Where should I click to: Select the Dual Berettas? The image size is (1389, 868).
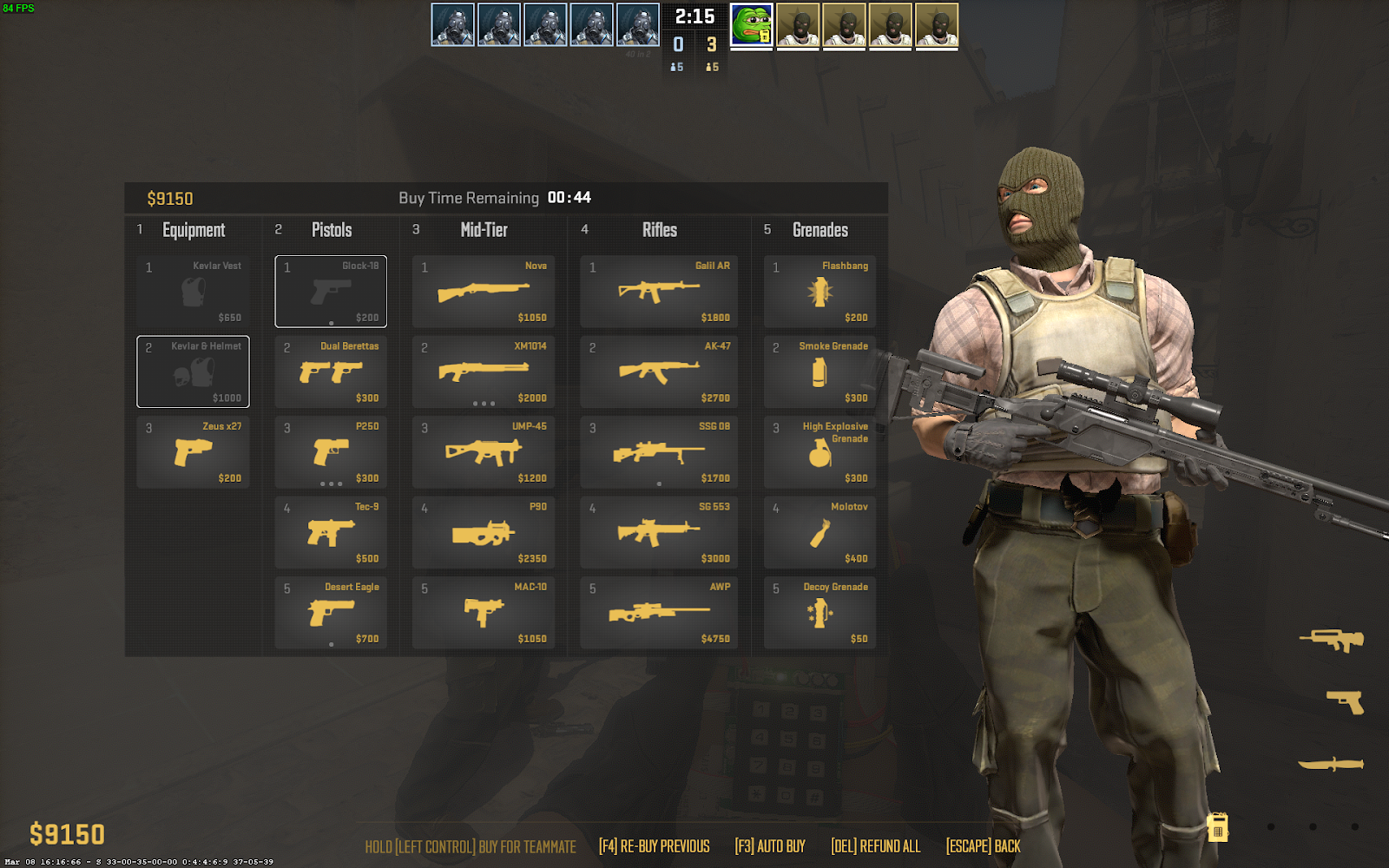331,372
